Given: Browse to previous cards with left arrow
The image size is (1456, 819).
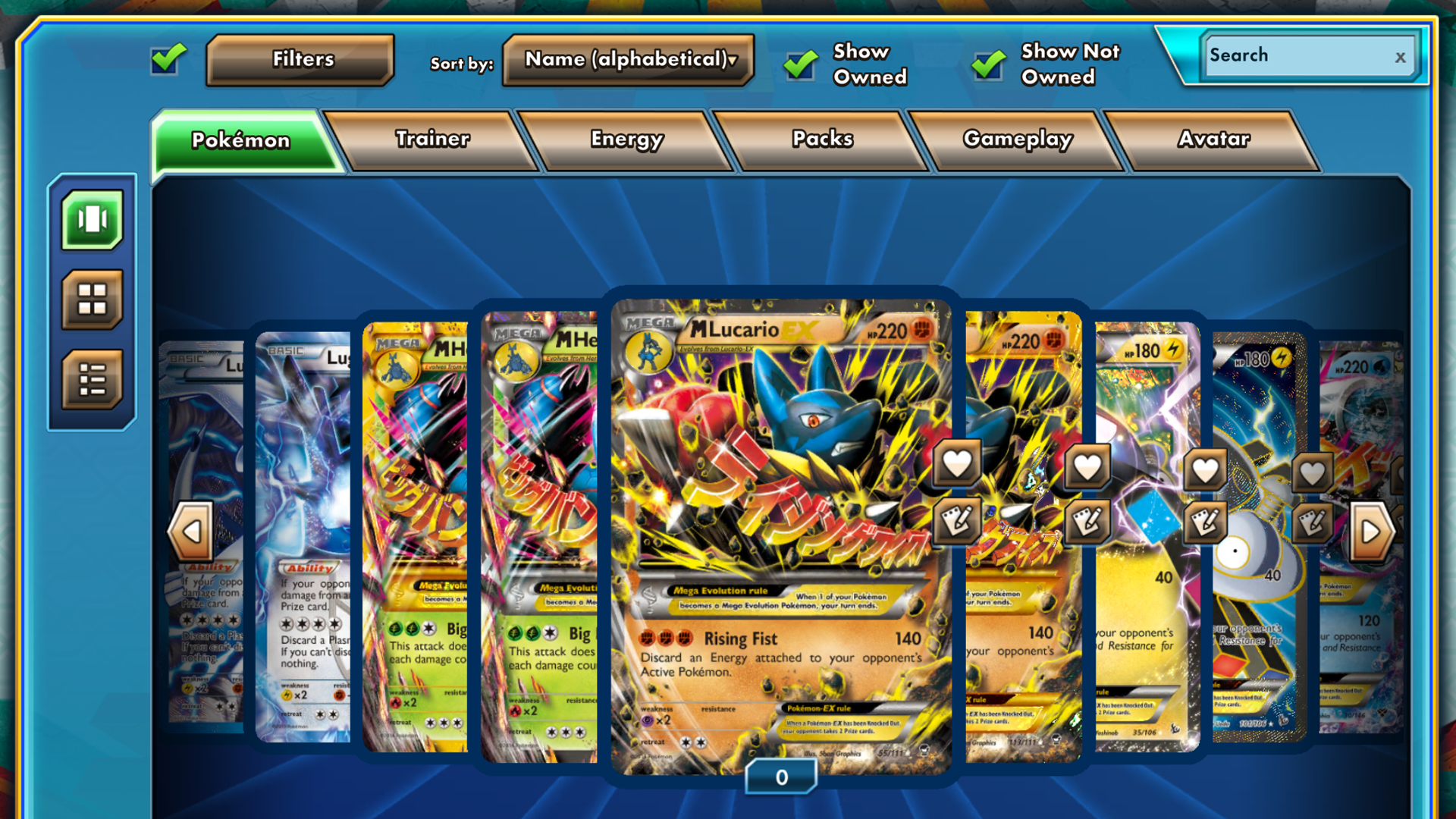Looking at the screenshot, I should [x=190, y=531].
